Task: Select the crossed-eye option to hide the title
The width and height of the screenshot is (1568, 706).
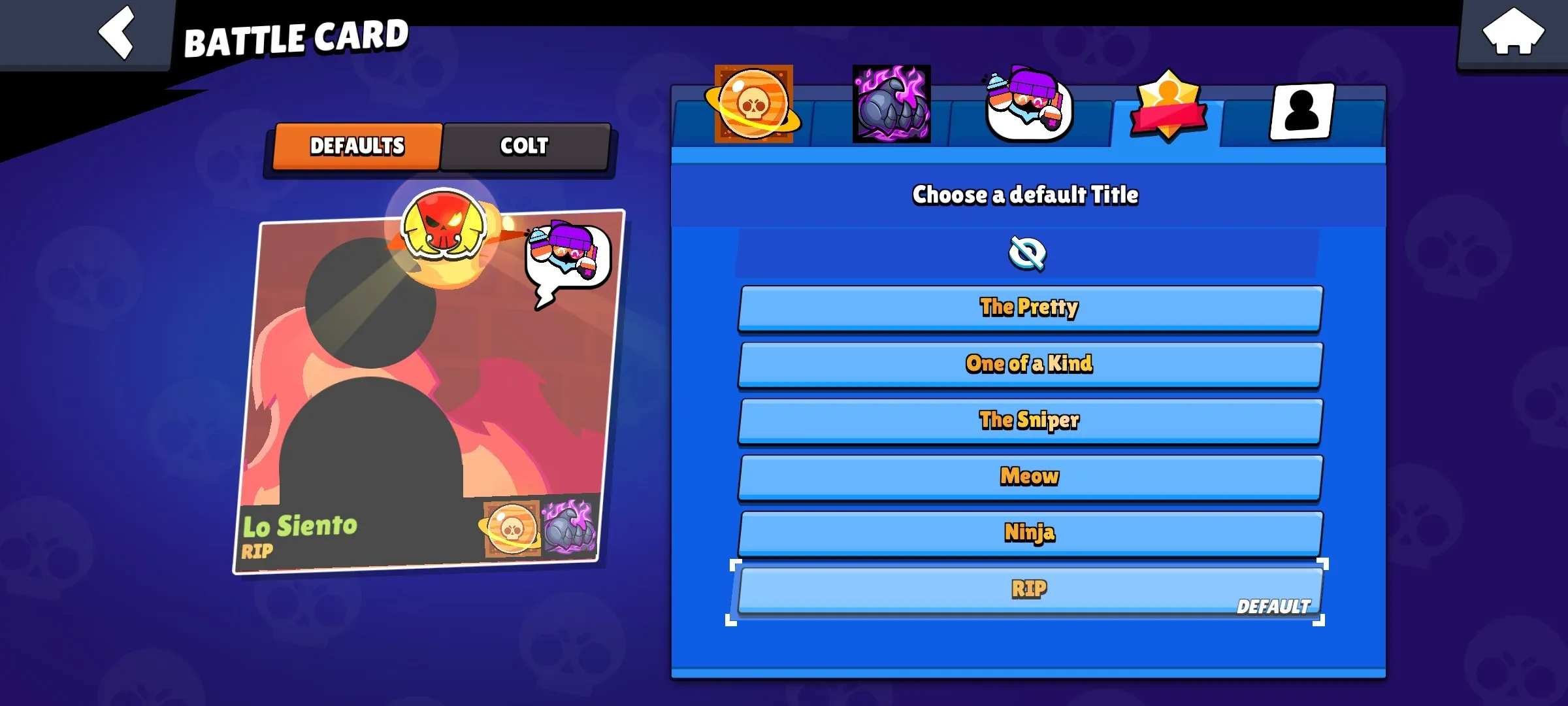Action: click(x=1028, y=254)
